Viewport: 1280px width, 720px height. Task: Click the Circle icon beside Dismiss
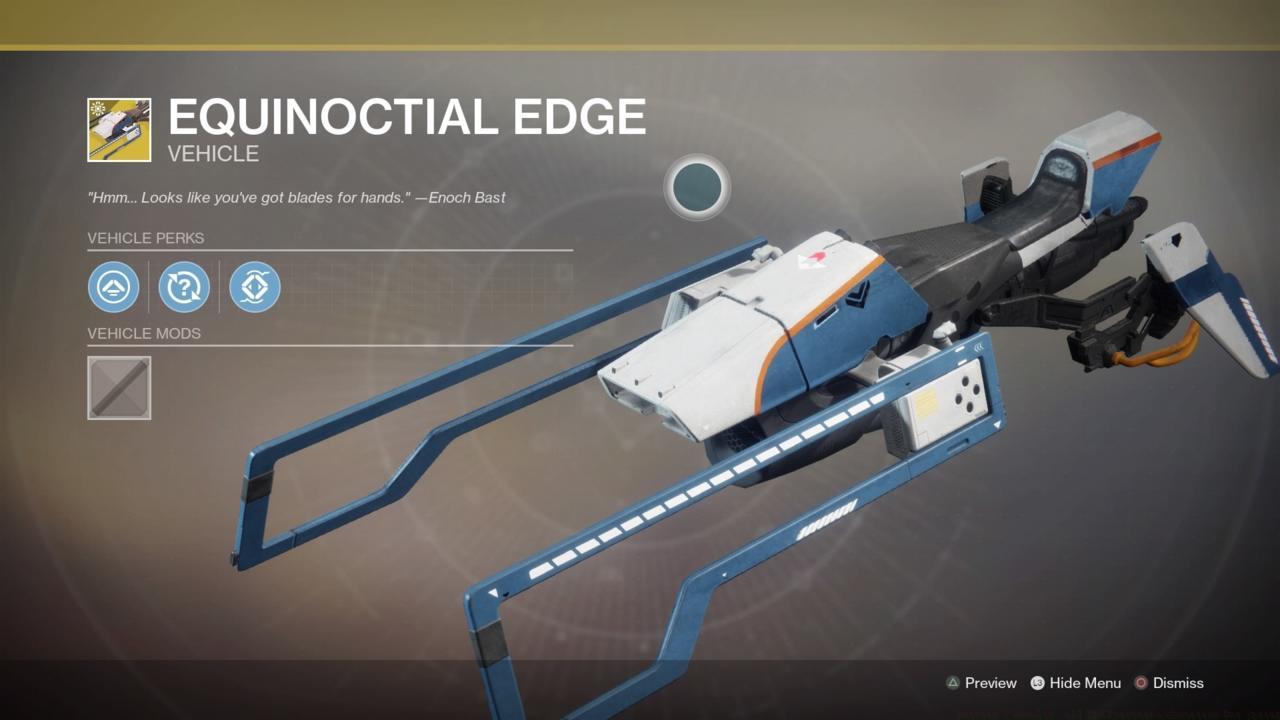click(1141, 683)
